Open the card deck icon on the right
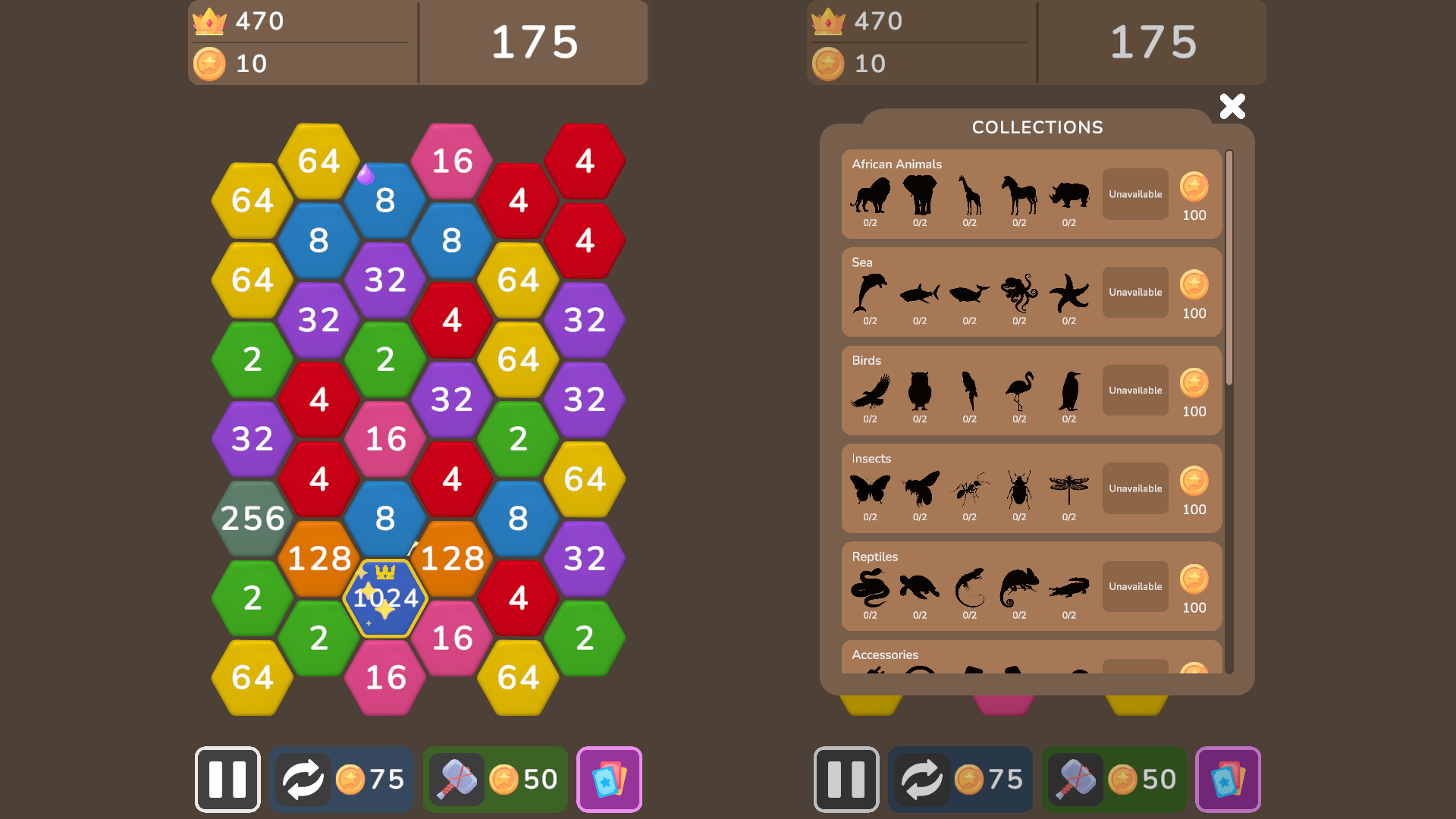Image resolution: width=1456 pixels, height=819 pixels. pos(1228,780)
